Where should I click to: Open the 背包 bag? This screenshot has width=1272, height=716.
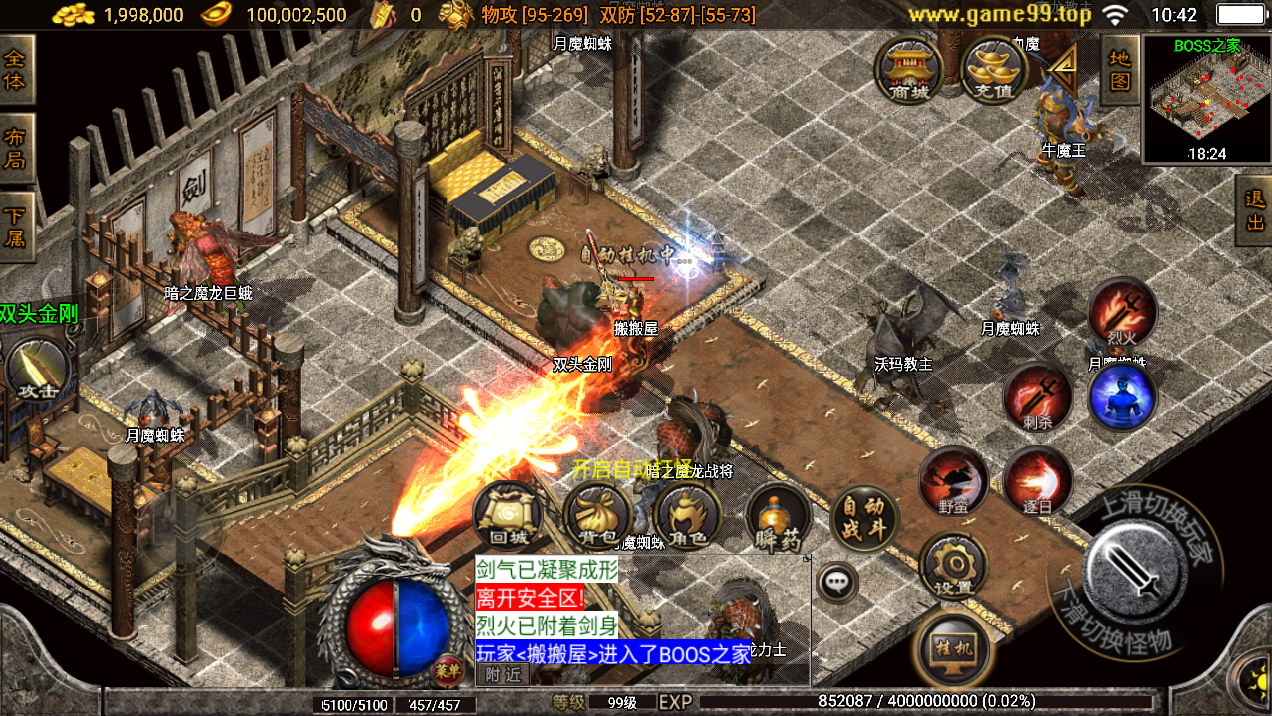(597, 518)
